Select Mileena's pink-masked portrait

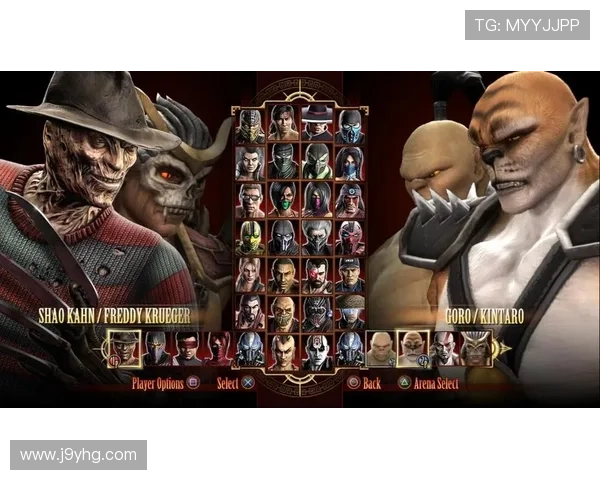[317, 200]
